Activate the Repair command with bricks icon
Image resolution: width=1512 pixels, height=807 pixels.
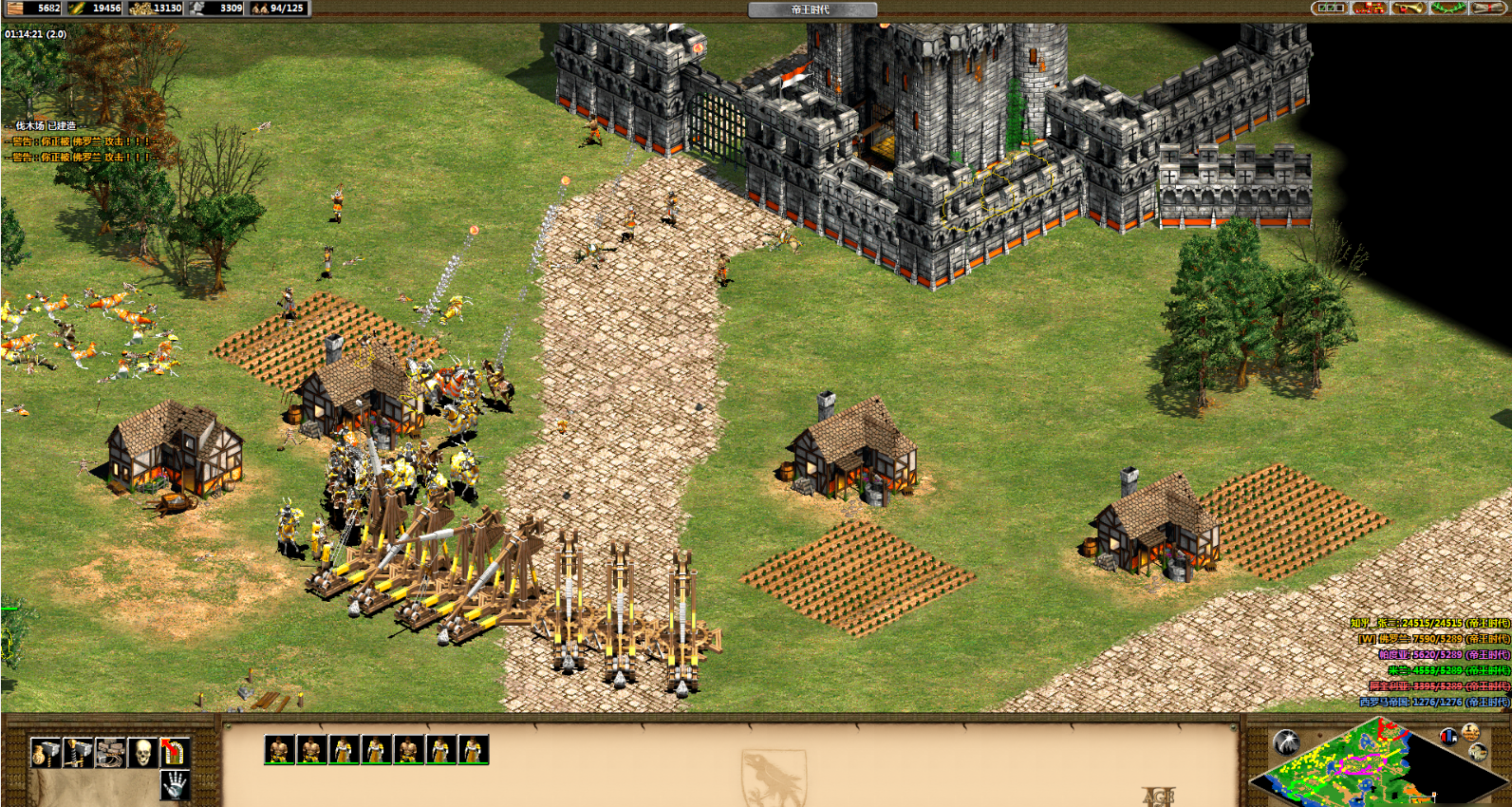tap(109, 752)
